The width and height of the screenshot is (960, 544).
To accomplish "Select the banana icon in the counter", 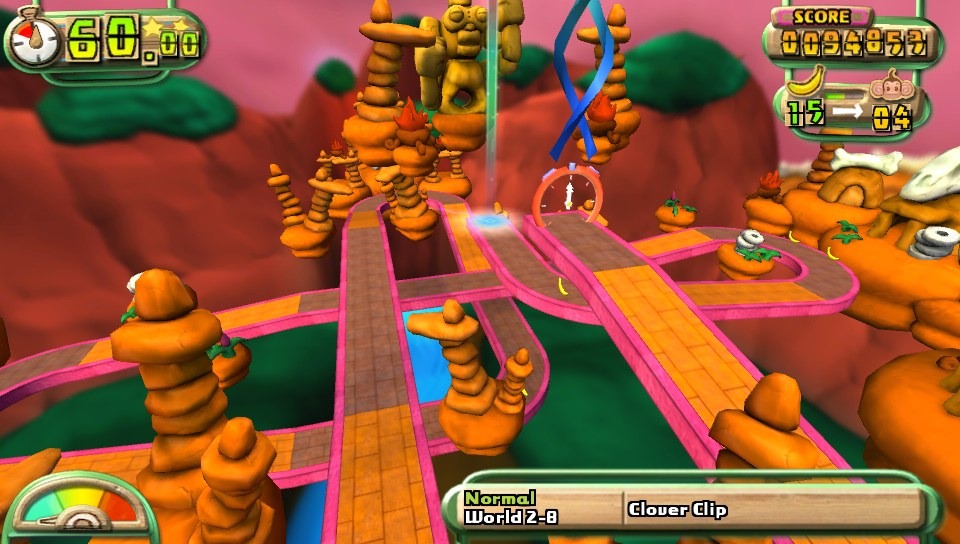I will [x=808, y=79].
